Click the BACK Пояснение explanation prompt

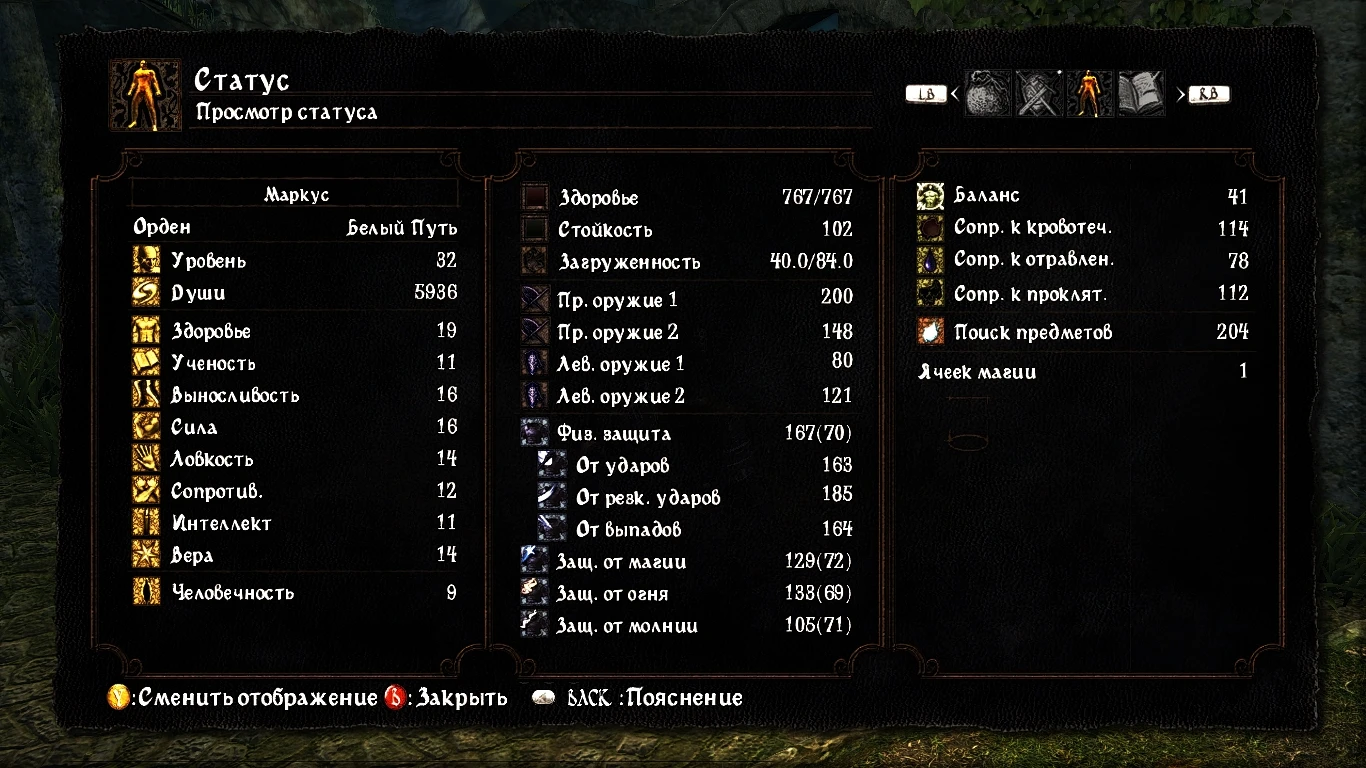coord(637,697)
